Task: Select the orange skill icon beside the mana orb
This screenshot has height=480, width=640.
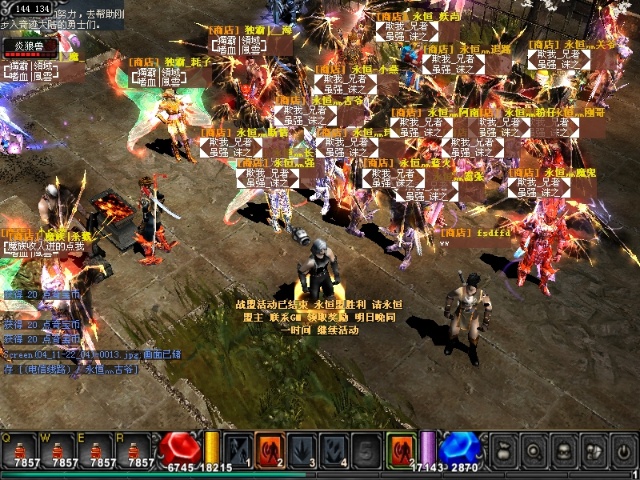Action: tap(402, 450)
